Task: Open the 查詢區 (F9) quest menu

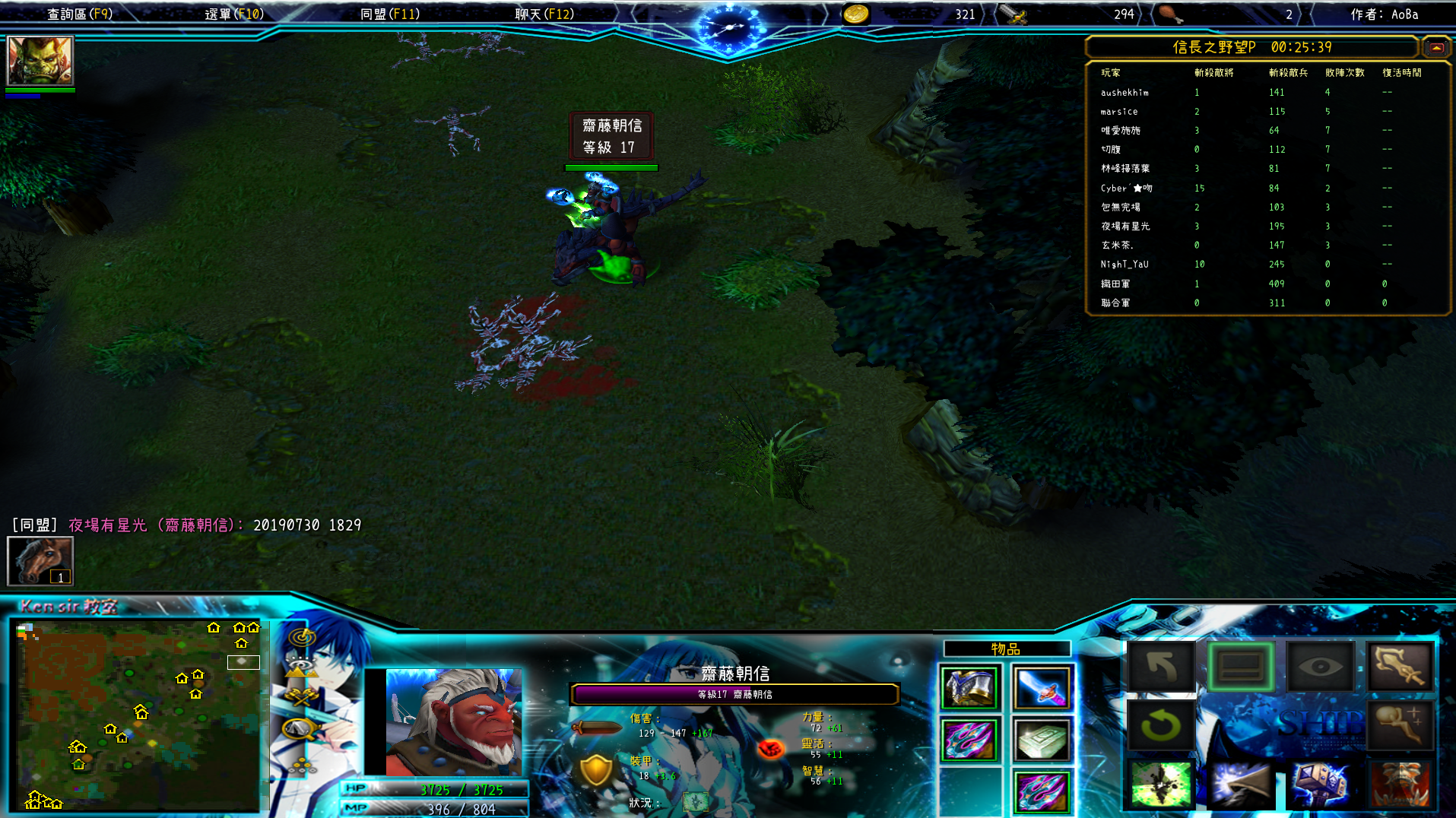Action: pos(80,14)
